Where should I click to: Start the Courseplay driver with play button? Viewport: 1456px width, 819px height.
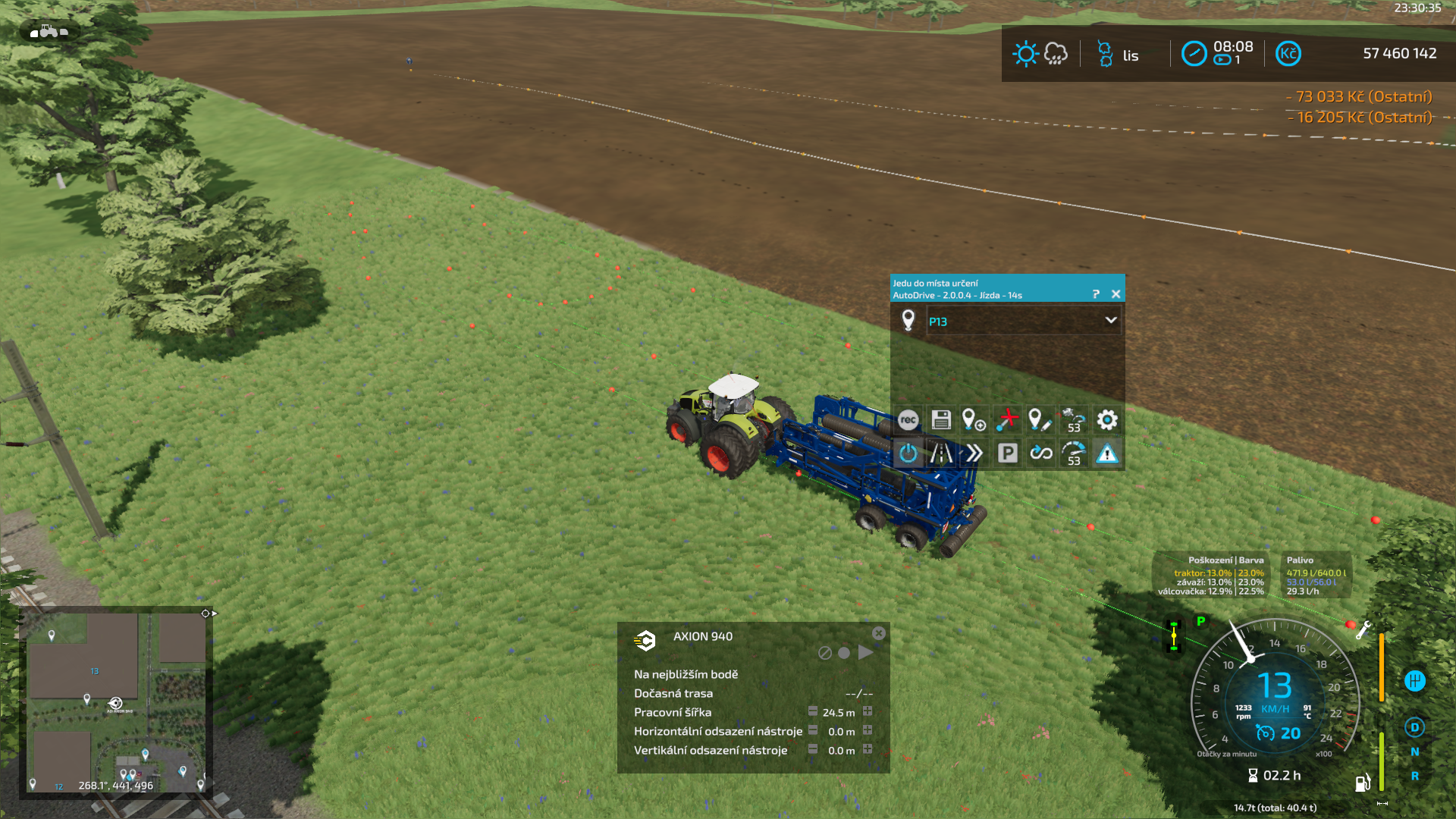tap(865, 652)
